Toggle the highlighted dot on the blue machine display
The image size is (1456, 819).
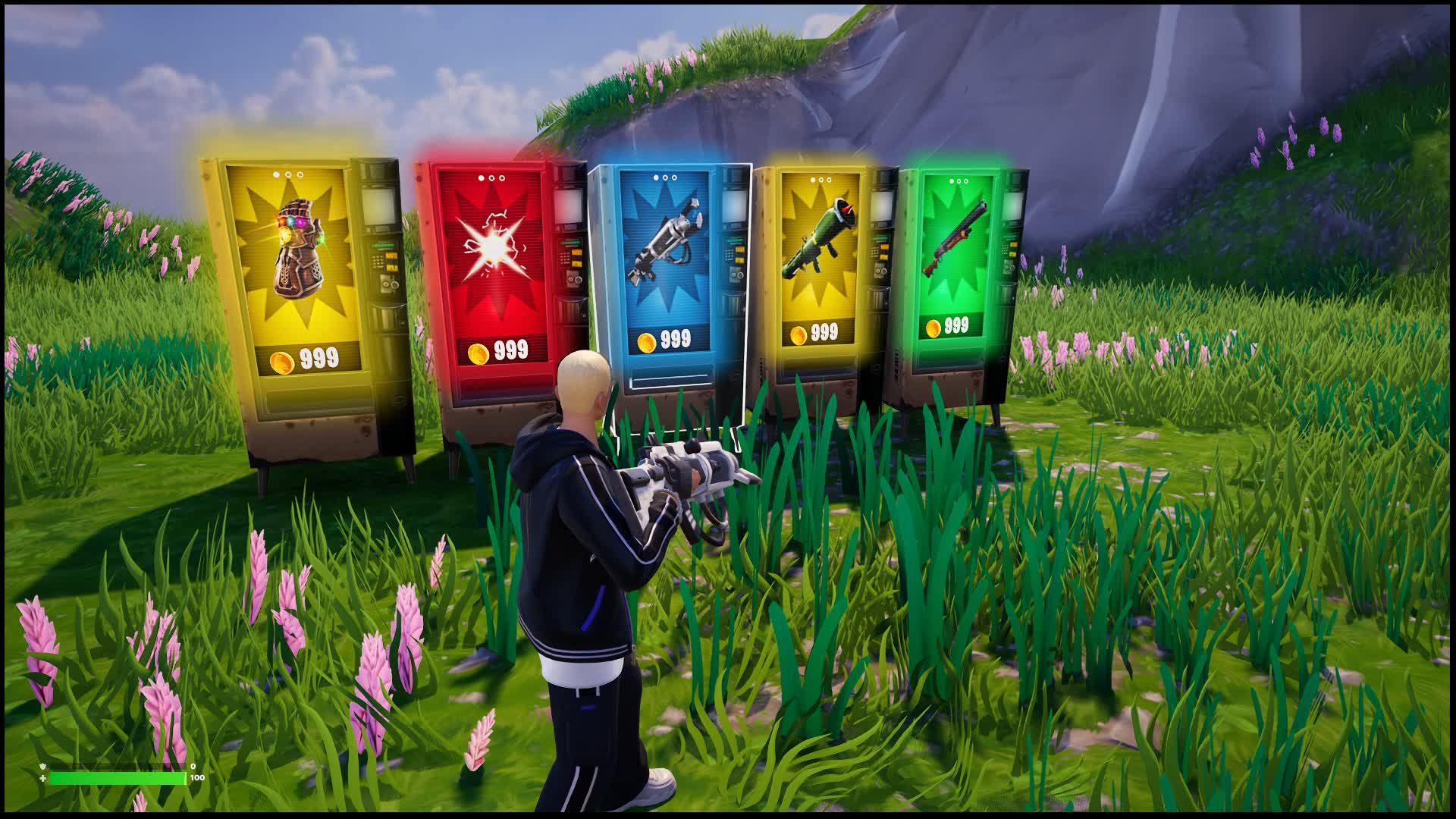(x=655, y=177)
